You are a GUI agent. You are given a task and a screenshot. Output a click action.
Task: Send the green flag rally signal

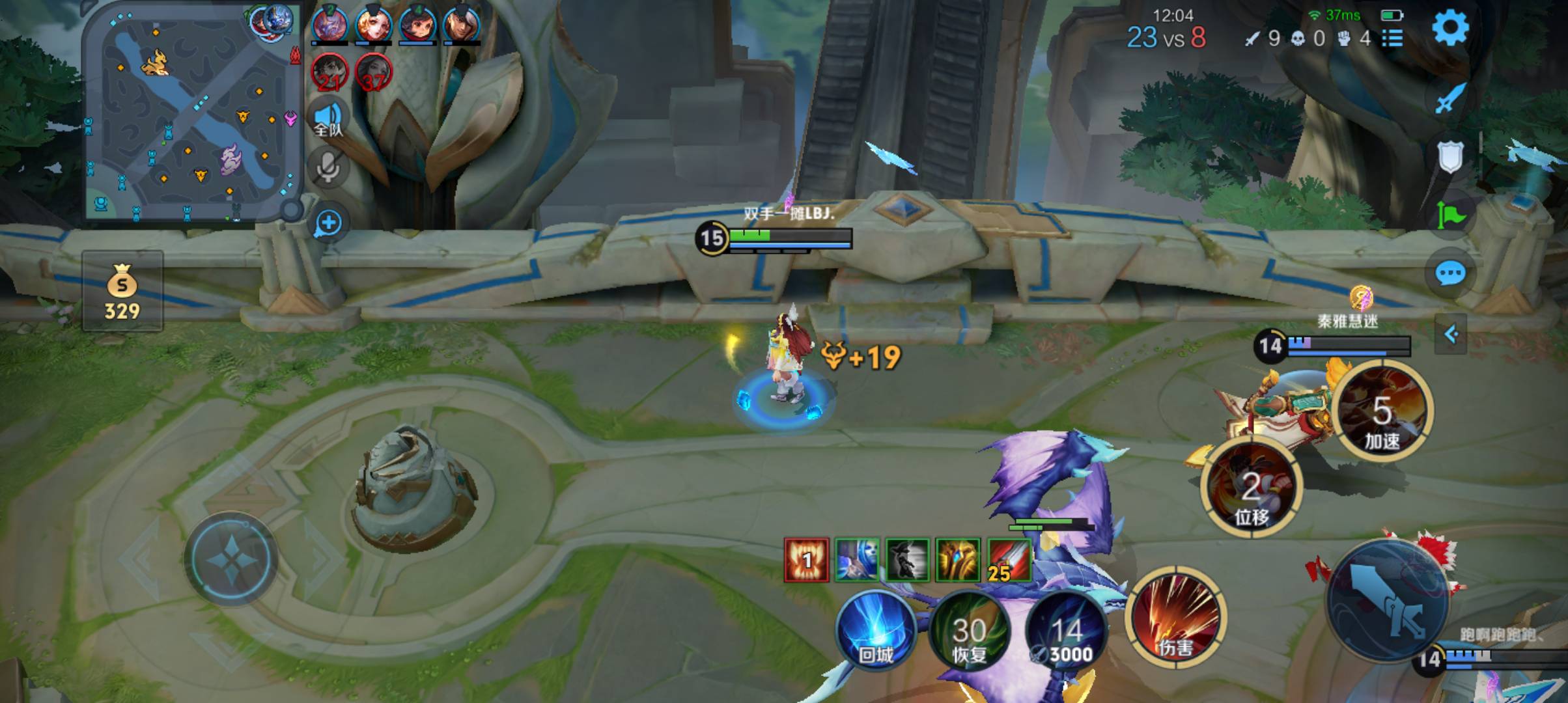(1450, 214)
